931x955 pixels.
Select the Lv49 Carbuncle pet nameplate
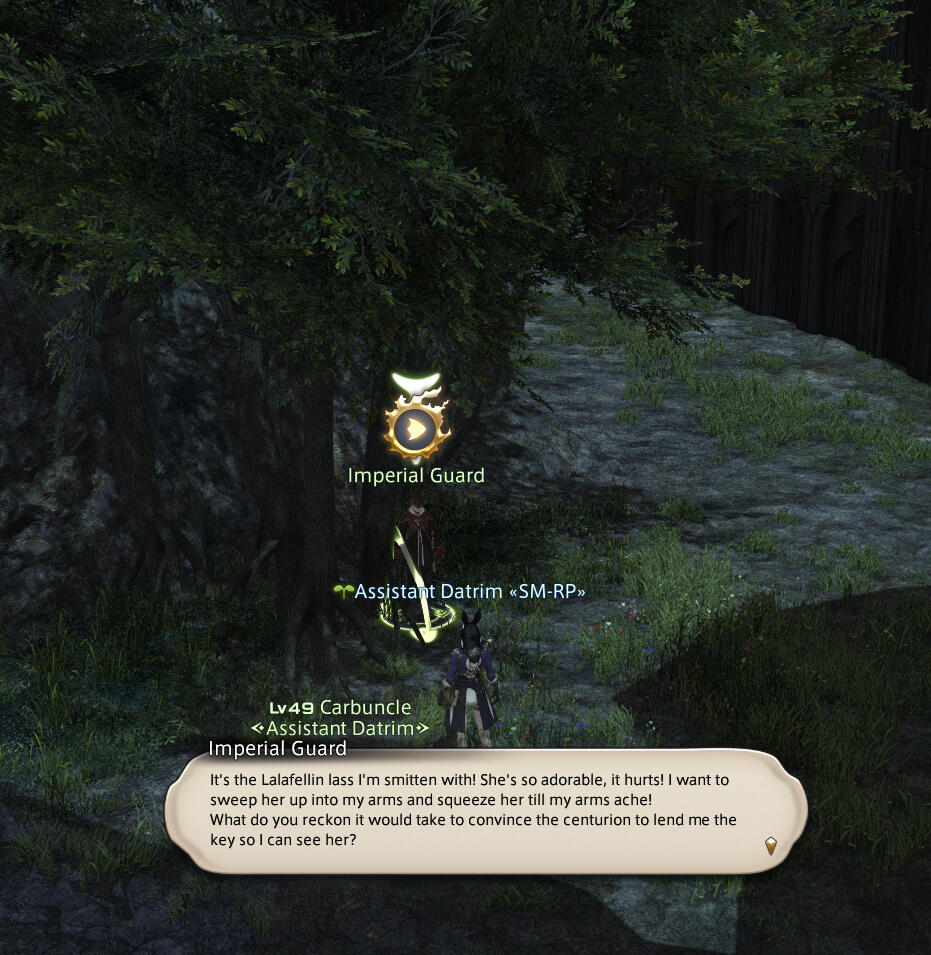340,708
